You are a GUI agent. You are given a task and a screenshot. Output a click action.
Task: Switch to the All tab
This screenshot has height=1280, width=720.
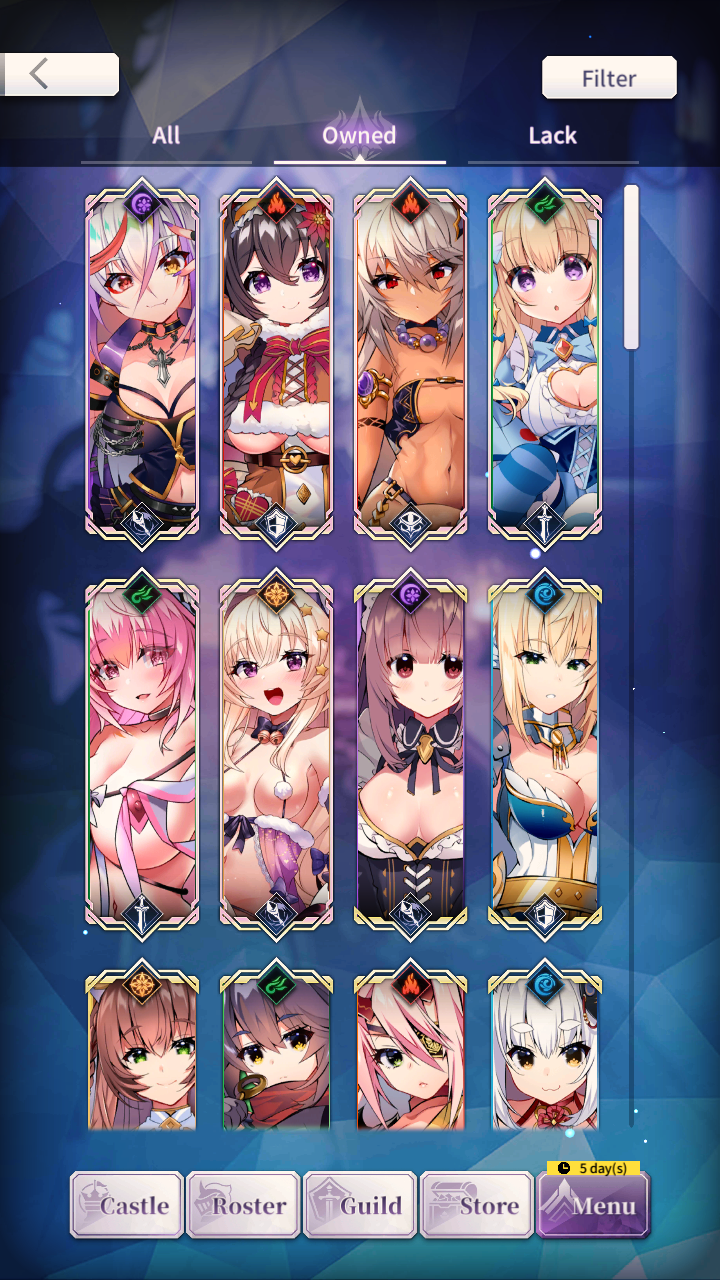(166, 136)
